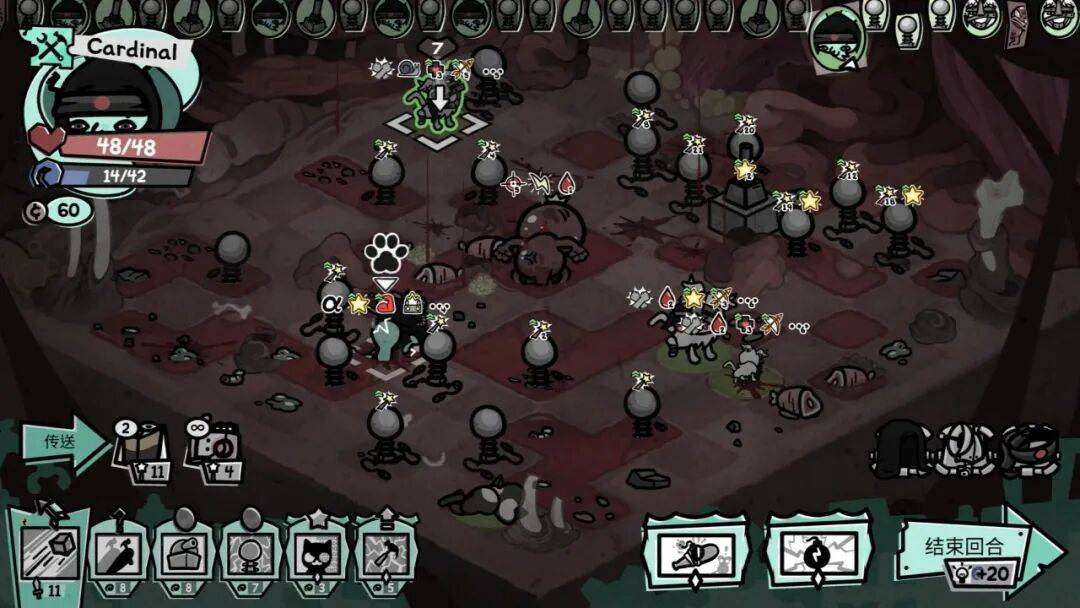Inspect the dark collar equipment slot
This screenshot has height=608, width=1080.
point(1029,446)
